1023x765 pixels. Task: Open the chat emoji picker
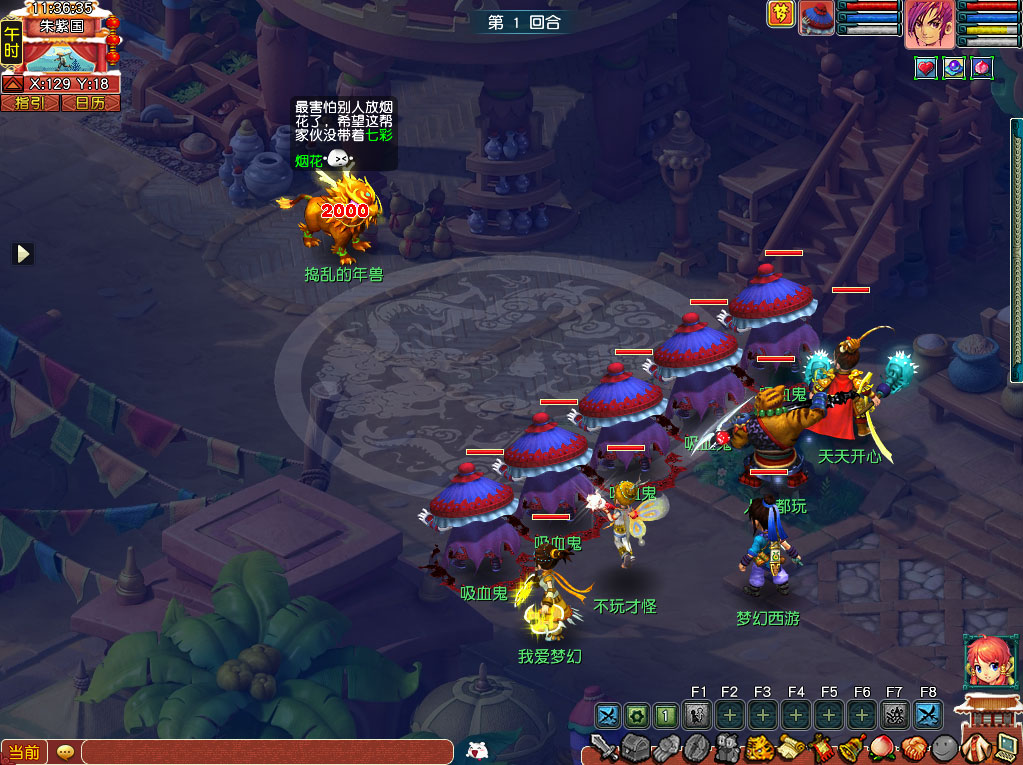click(x=65, y=752)
